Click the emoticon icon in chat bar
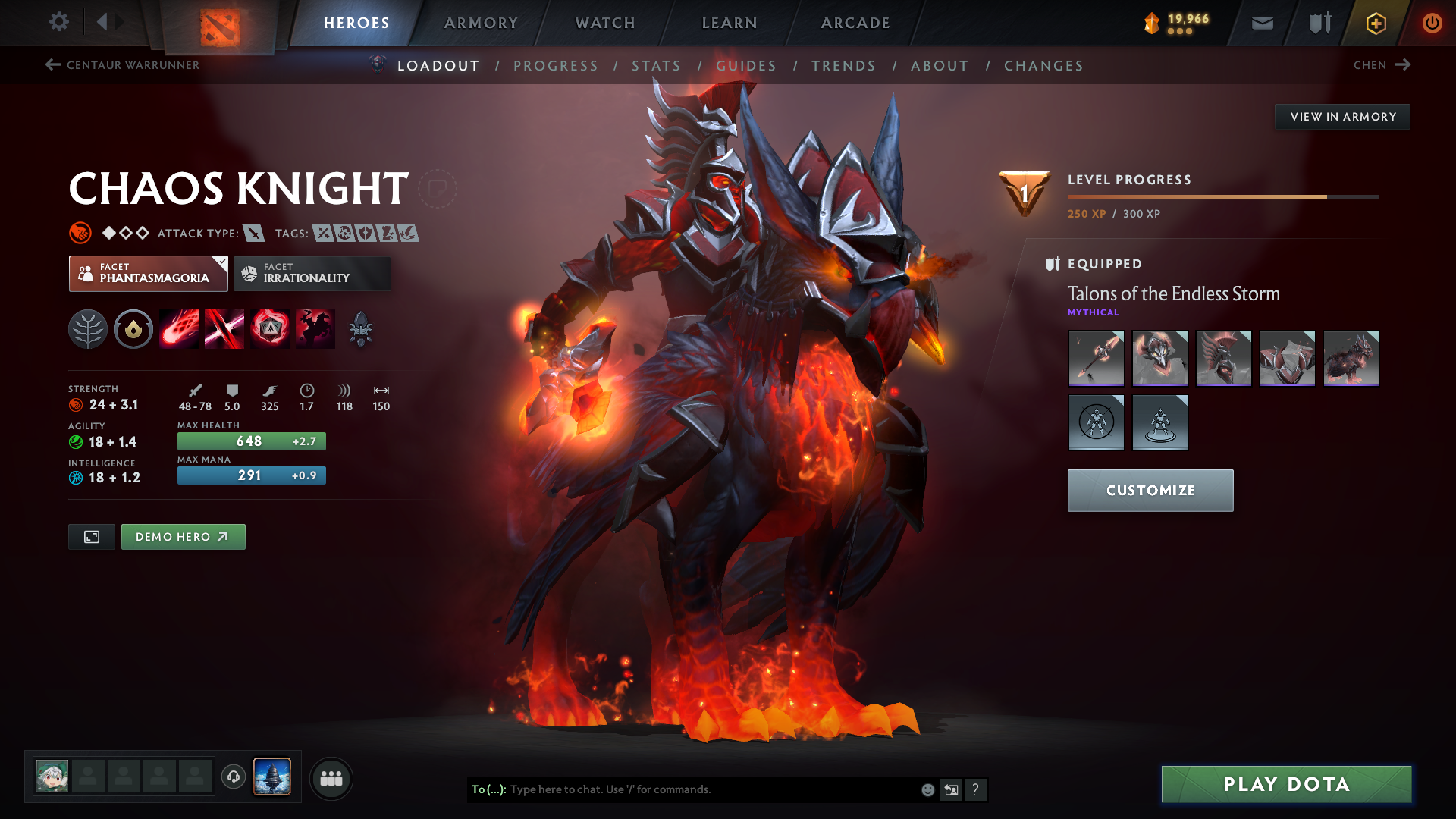1456x819 pixels. point(927,789)
